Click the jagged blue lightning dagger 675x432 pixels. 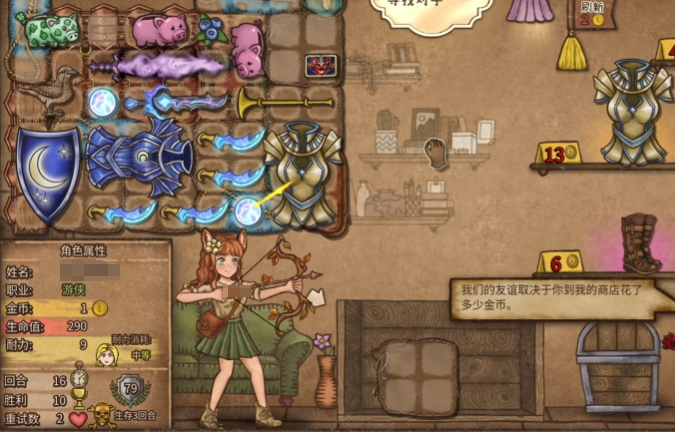pyautogui.click(x=178, y=101)
